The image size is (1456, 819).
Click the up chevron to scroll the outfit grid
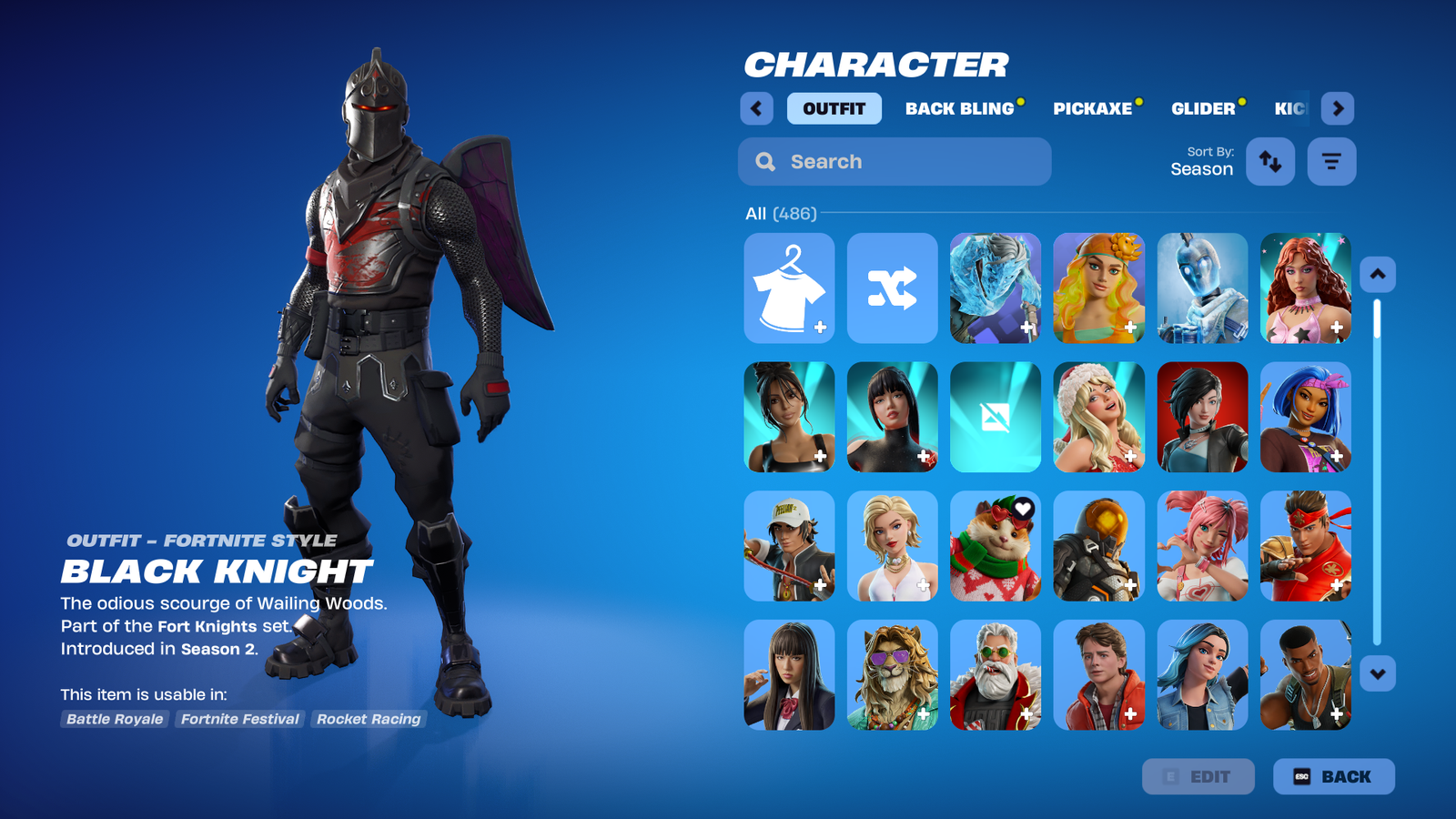(1377, 274)
